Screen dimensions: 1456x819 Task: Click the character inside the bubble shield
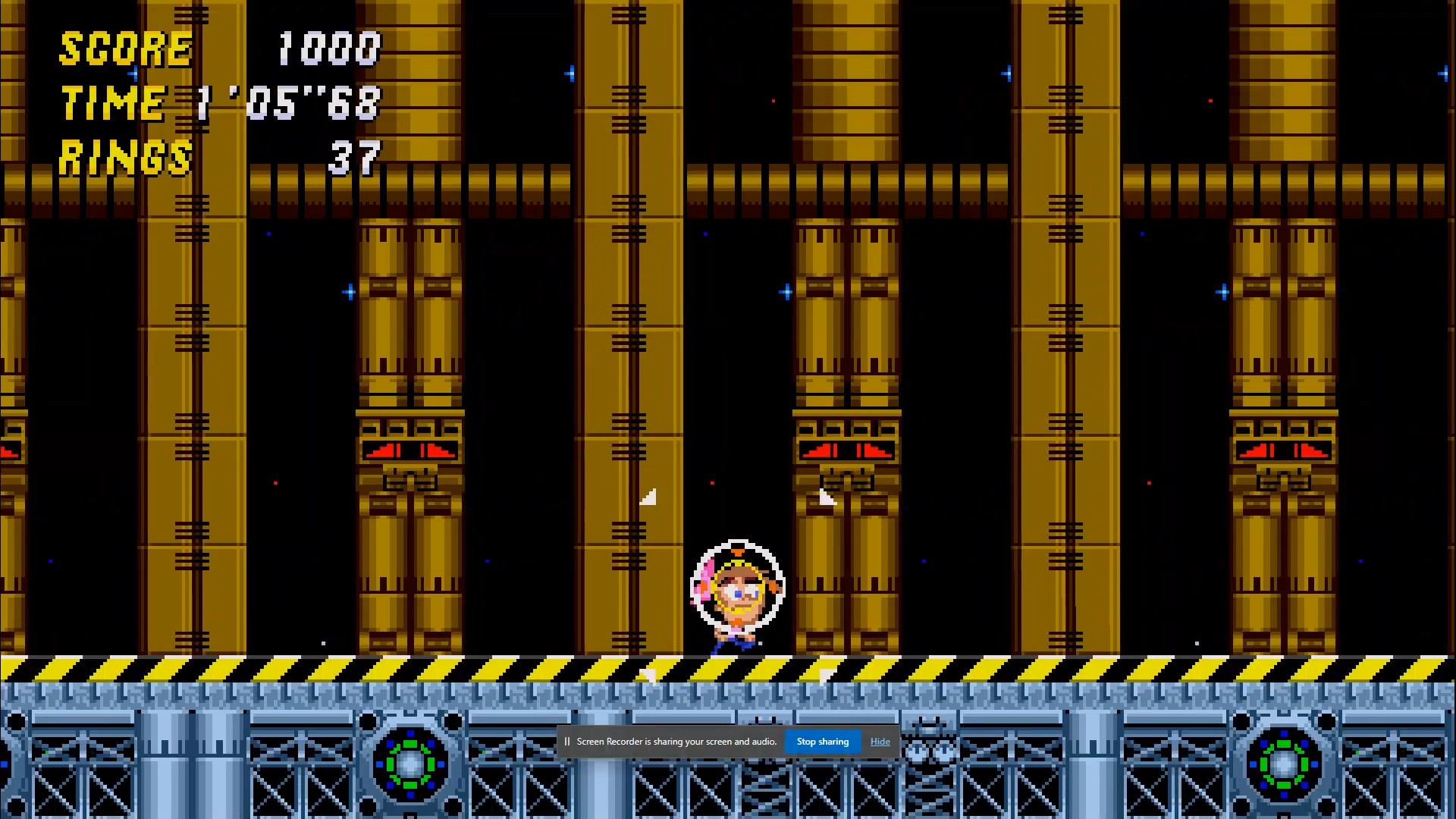(x=737, y=591)
